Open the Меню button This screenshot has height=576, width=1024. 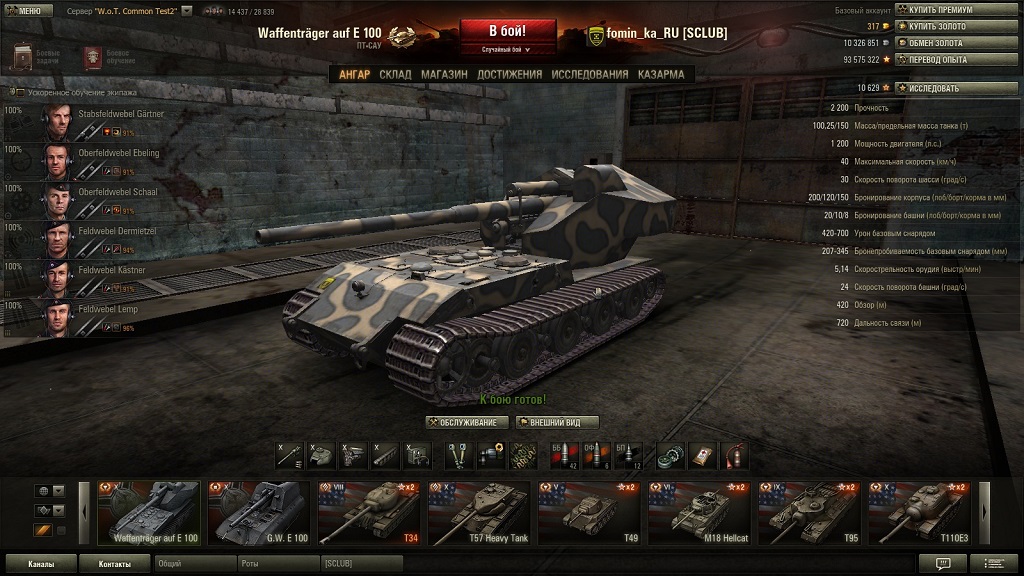[x=23, y=9]
